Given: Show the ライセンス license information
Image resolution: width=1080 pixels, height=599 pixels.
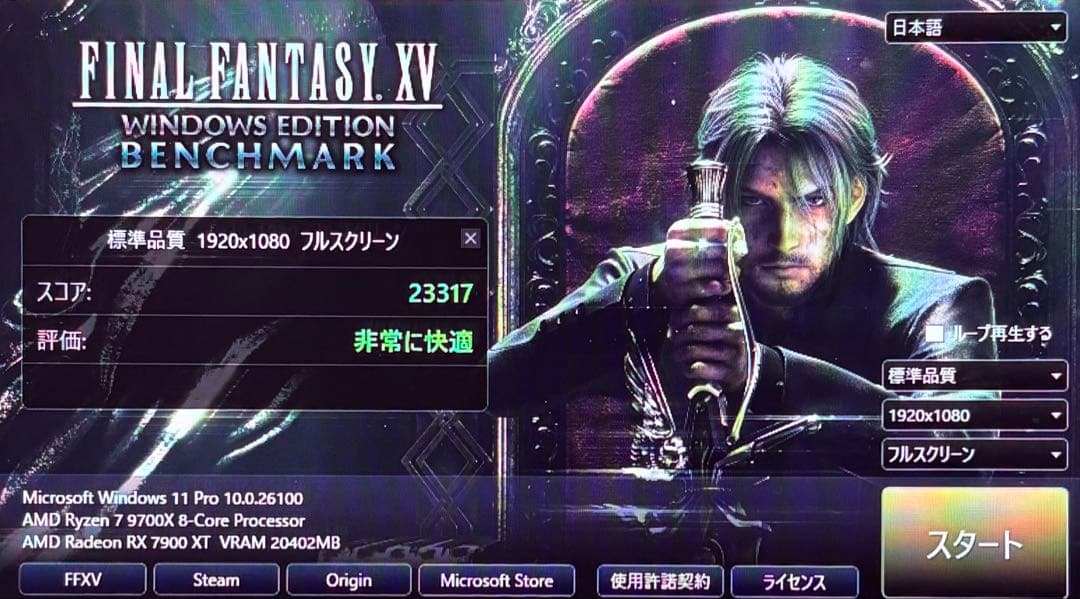Looking at the screenshot, I should pyautogui.click(x=794, y=581).
